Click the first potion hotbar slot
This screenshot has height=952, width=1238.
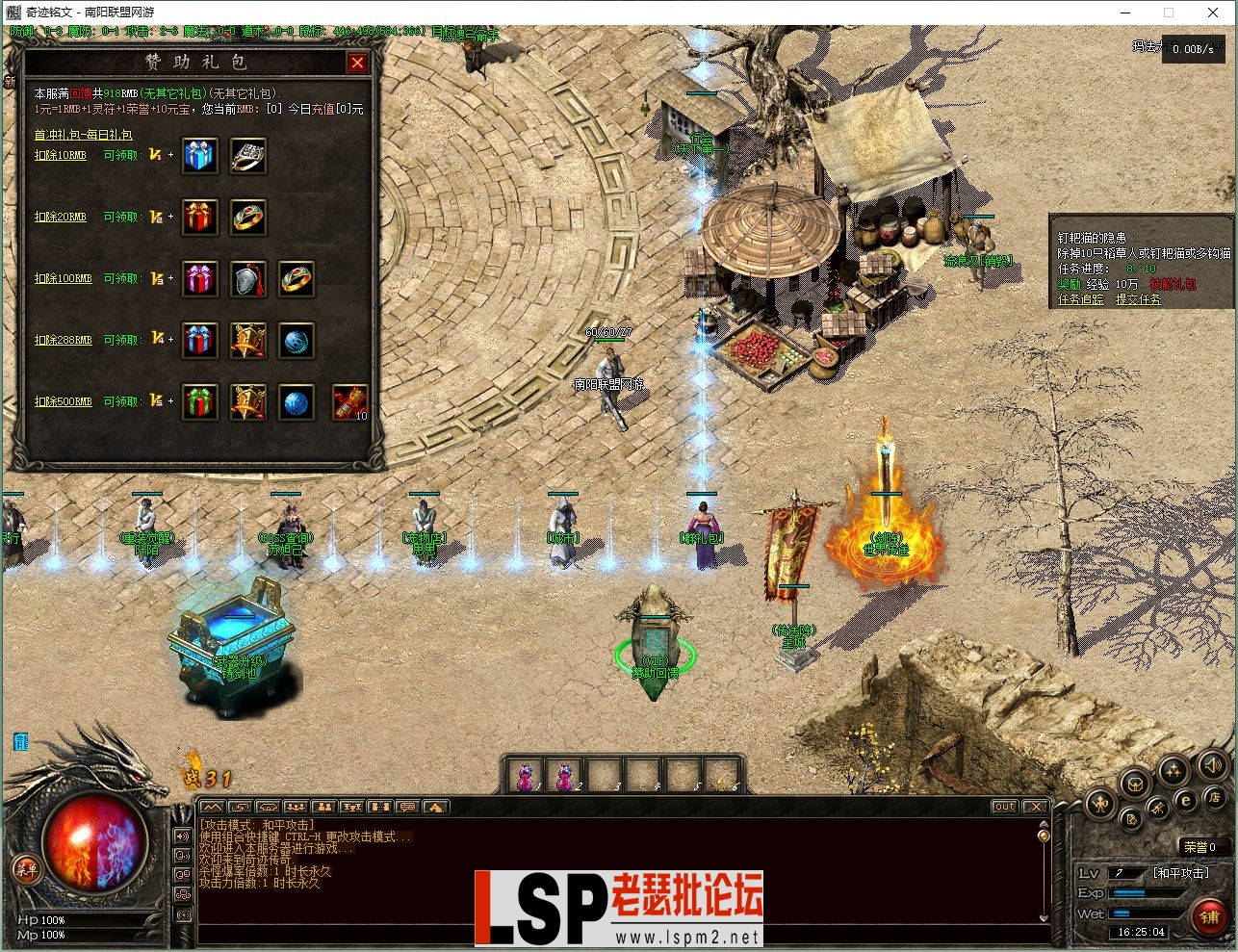[526, 776]
